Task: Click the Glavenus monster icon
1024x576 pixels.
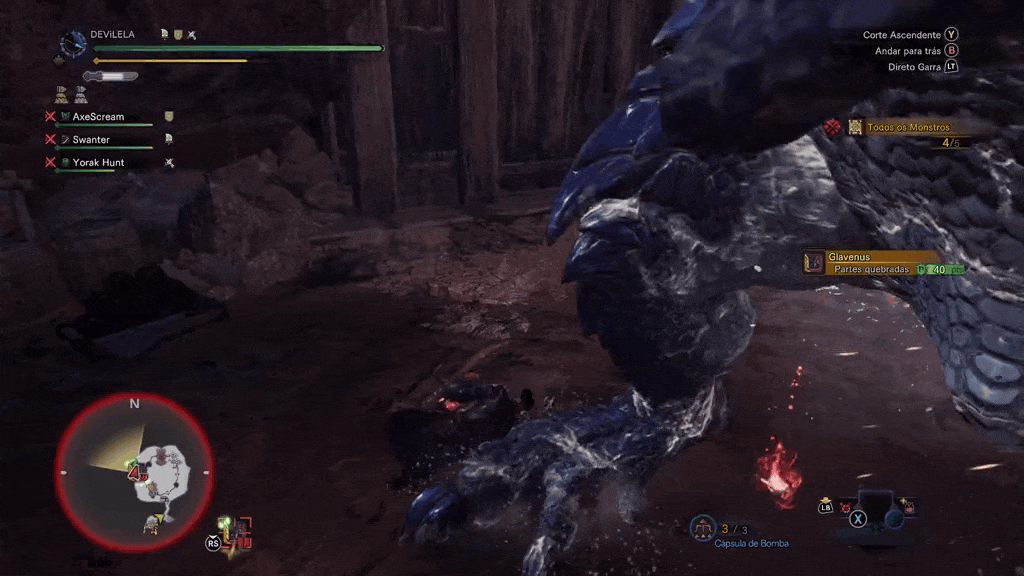Action: coord(813,262)
